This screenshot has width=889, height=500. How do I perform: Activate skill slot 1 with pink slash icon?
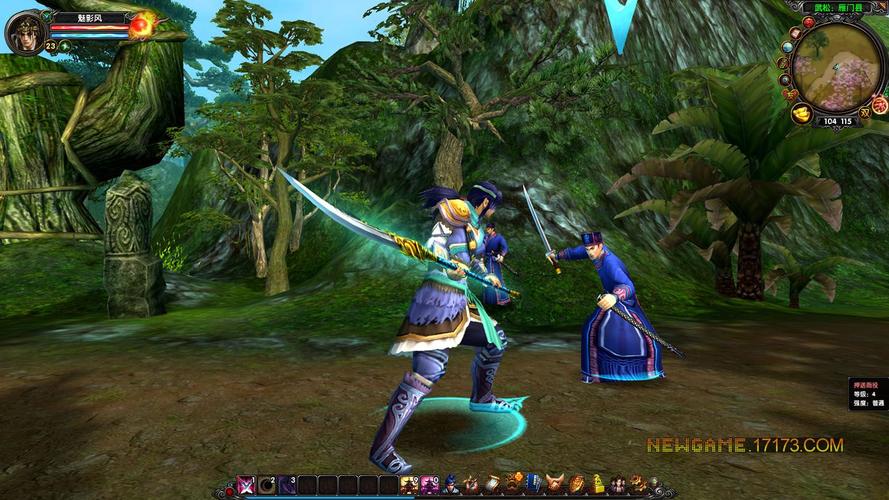coord(246,486)
